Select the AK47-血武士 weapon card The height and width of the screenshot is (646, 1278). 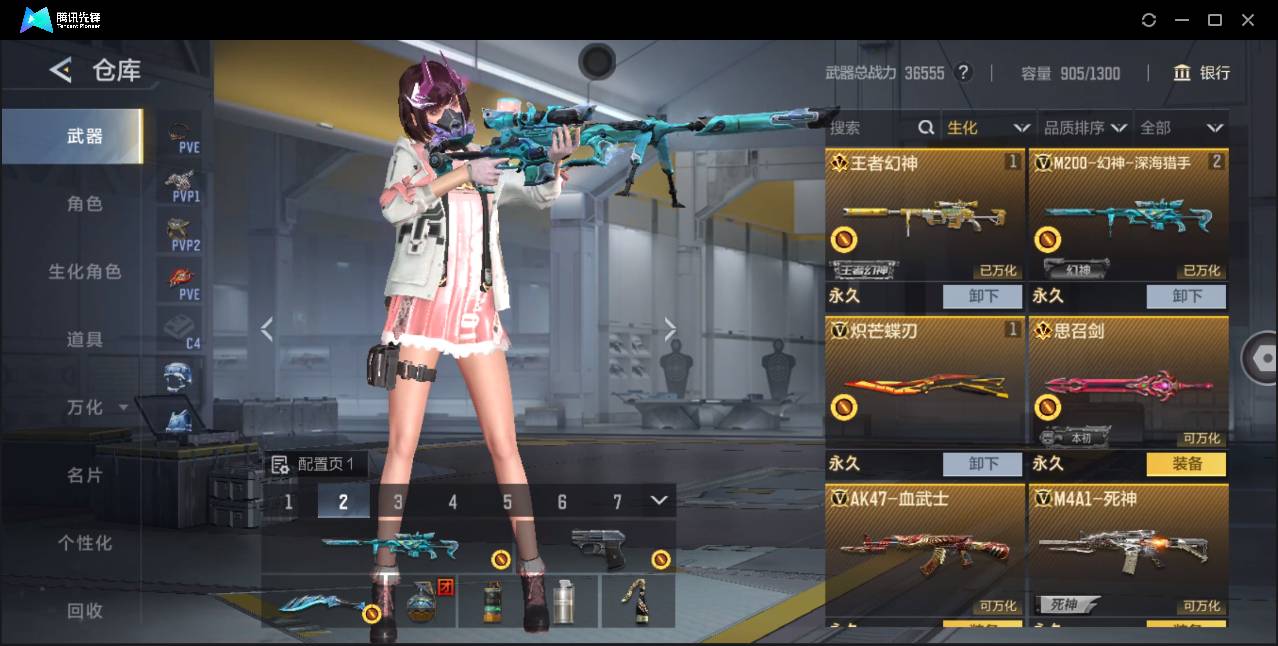click(x=924, y=548)
